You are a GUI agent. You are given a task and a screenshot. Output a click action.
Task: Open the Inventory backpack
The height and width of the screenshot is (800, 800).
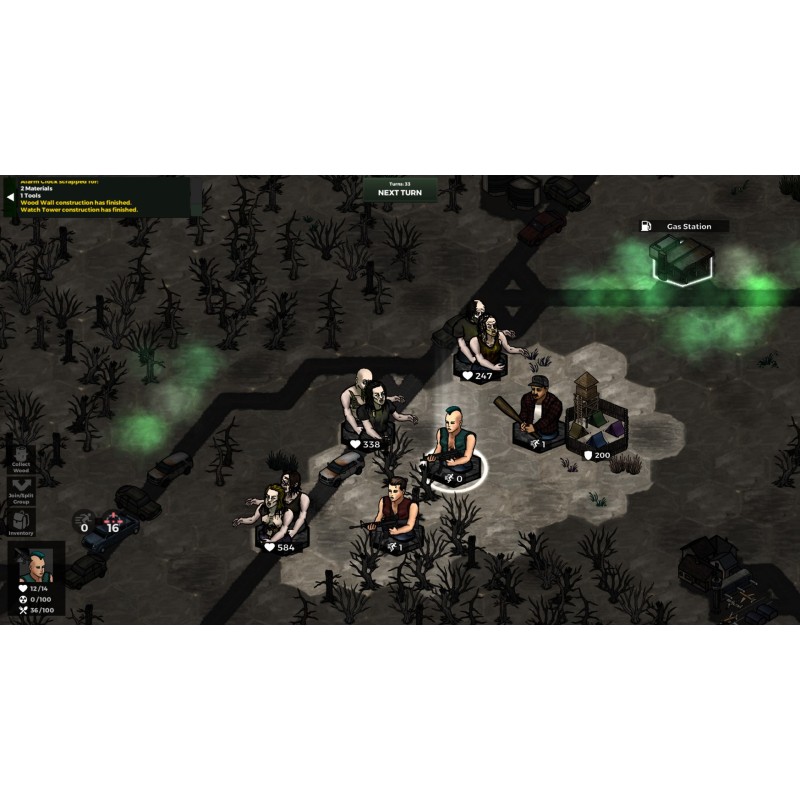(21, 522)
